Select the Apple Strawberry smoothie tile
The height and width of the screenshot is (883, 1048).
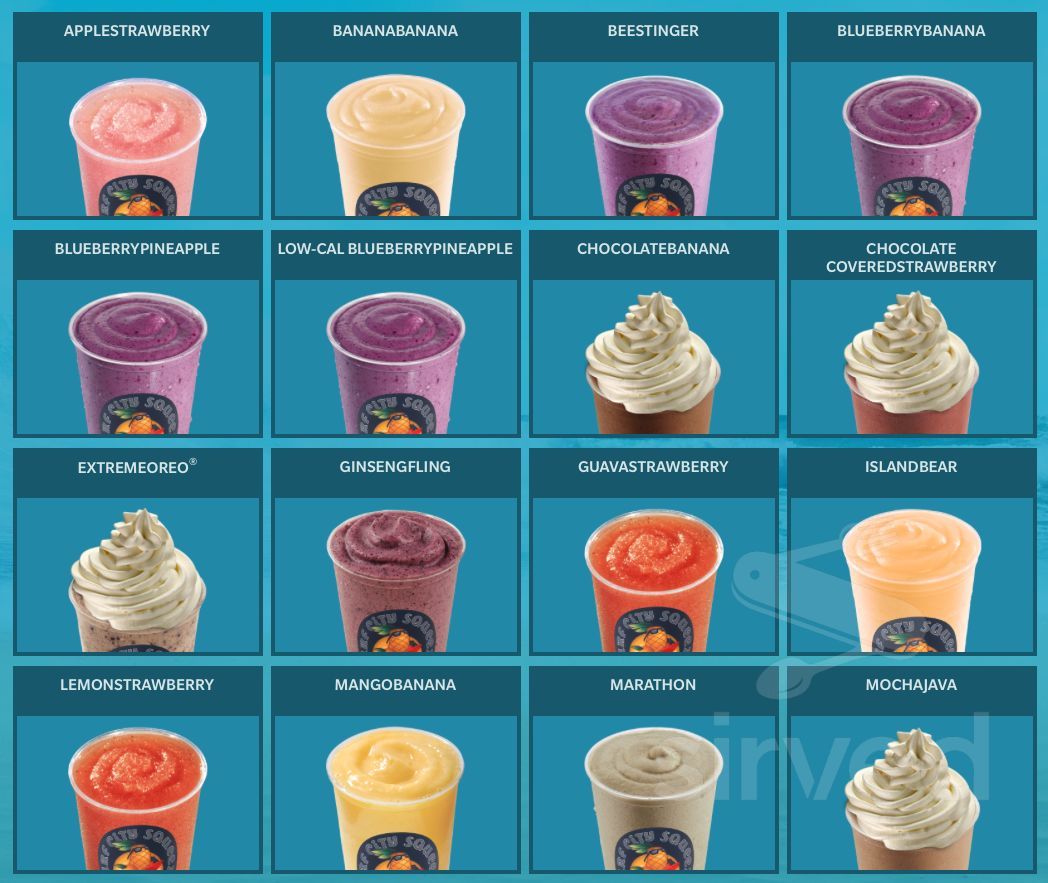(x=137, y=138)
